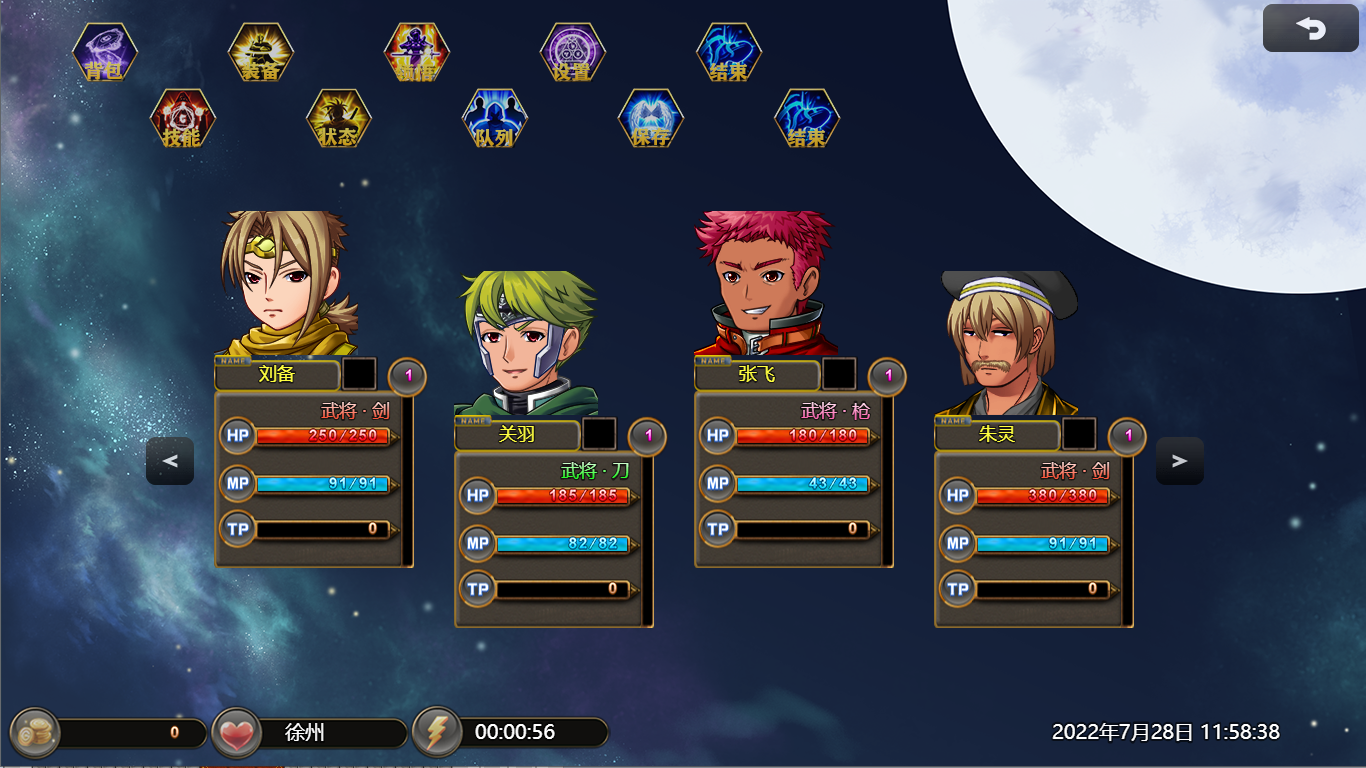Show next party members with right arrow
This screenshot has height=768, width=1366.
(x=1180, y=461)
